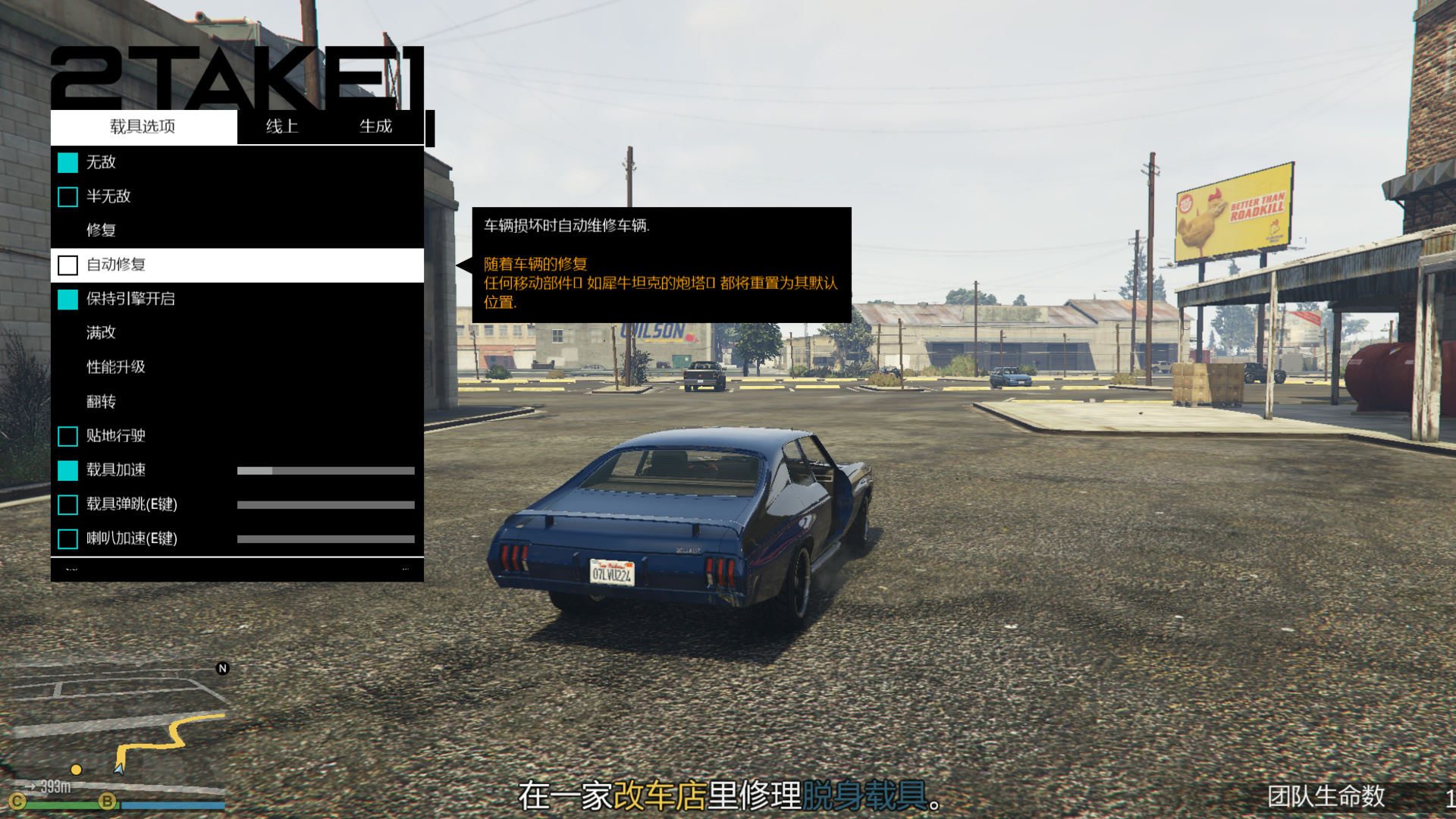Check the 载具弹跳(E键) box
The image size is (1456, 819).
[68, 505]
